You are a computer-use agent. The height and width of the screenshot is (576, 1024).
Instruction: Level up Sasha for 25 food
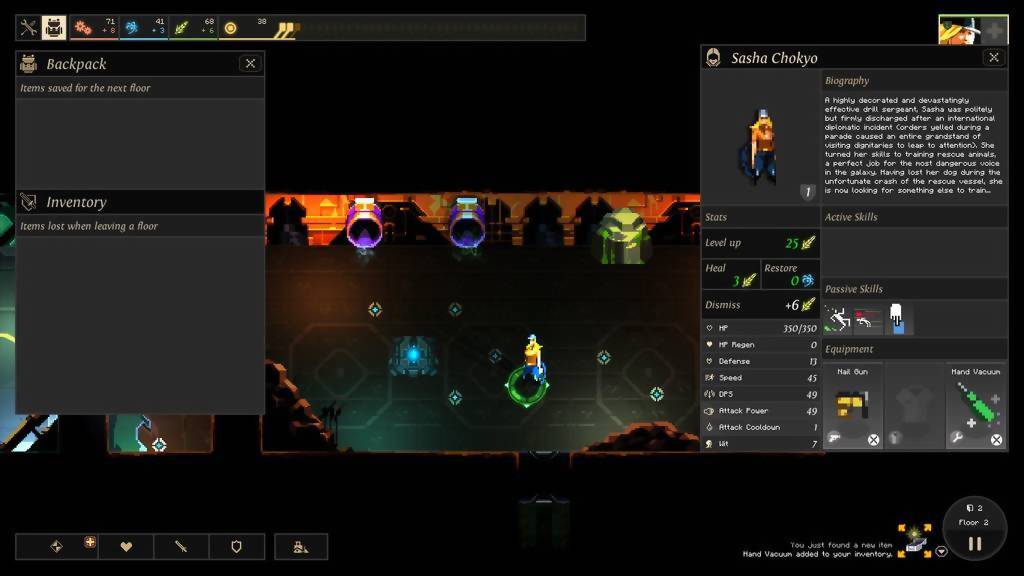[x=761, y=243]
